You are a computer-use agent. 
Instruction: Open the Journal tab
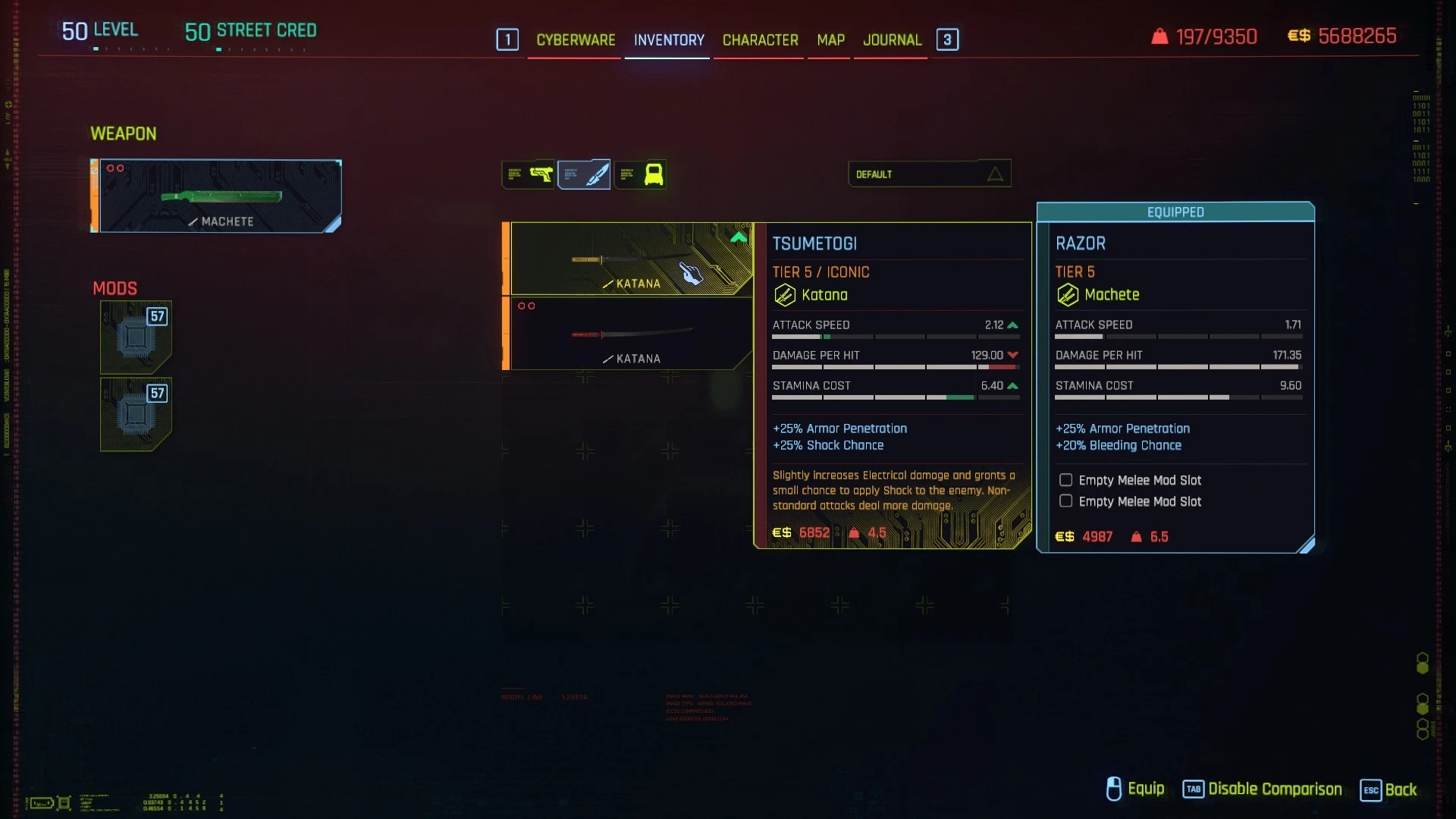coord(892,40)
